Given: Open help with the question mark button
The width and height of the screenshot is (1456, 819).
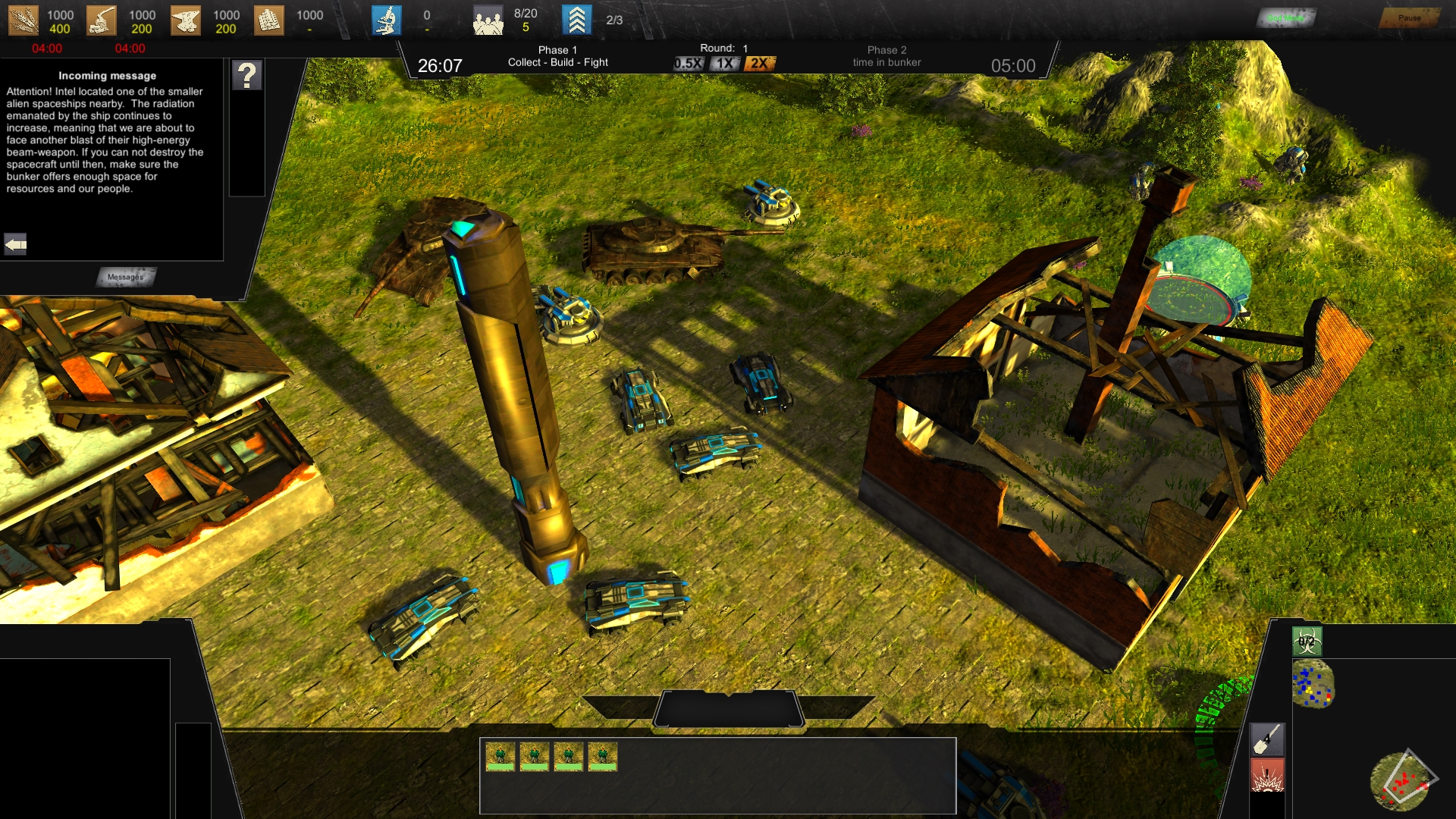Looking at the screenshot, I should click(247, 76).
